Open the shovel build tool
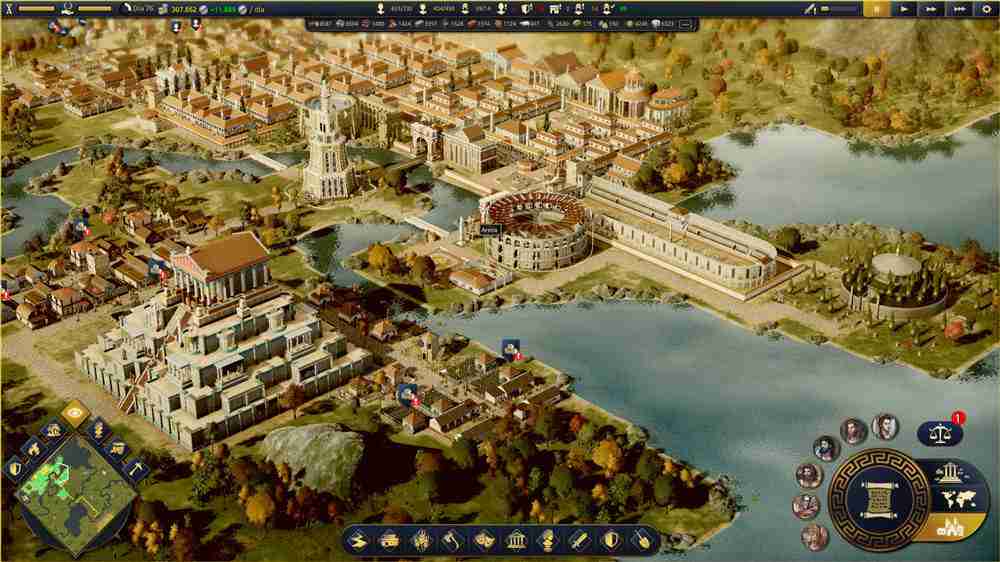The width and height of the screenshot is (1000, 562). (643, 541)
